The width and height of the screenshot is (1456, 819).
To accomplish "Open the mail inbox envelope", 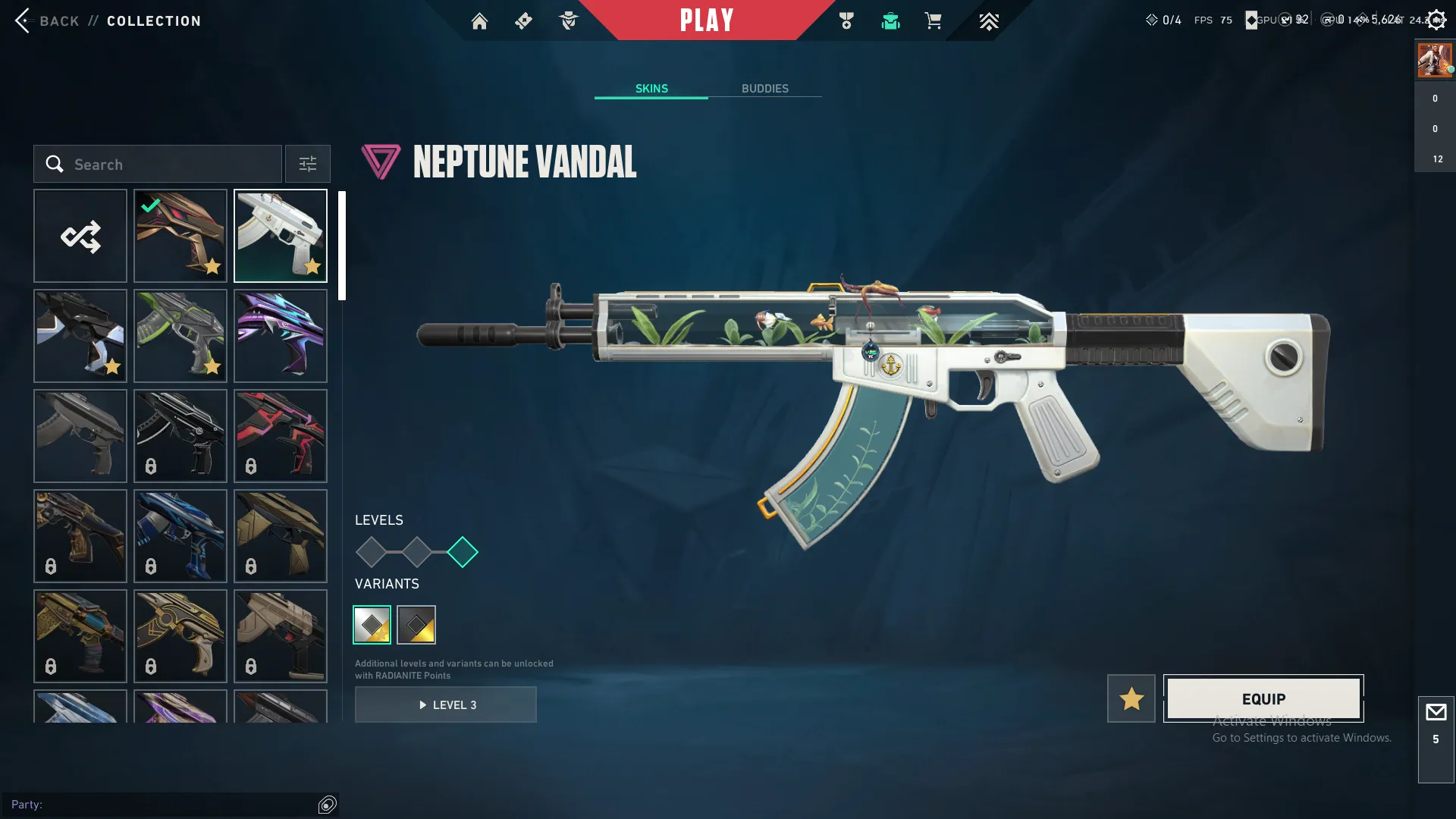I will tap(1436, 711).
